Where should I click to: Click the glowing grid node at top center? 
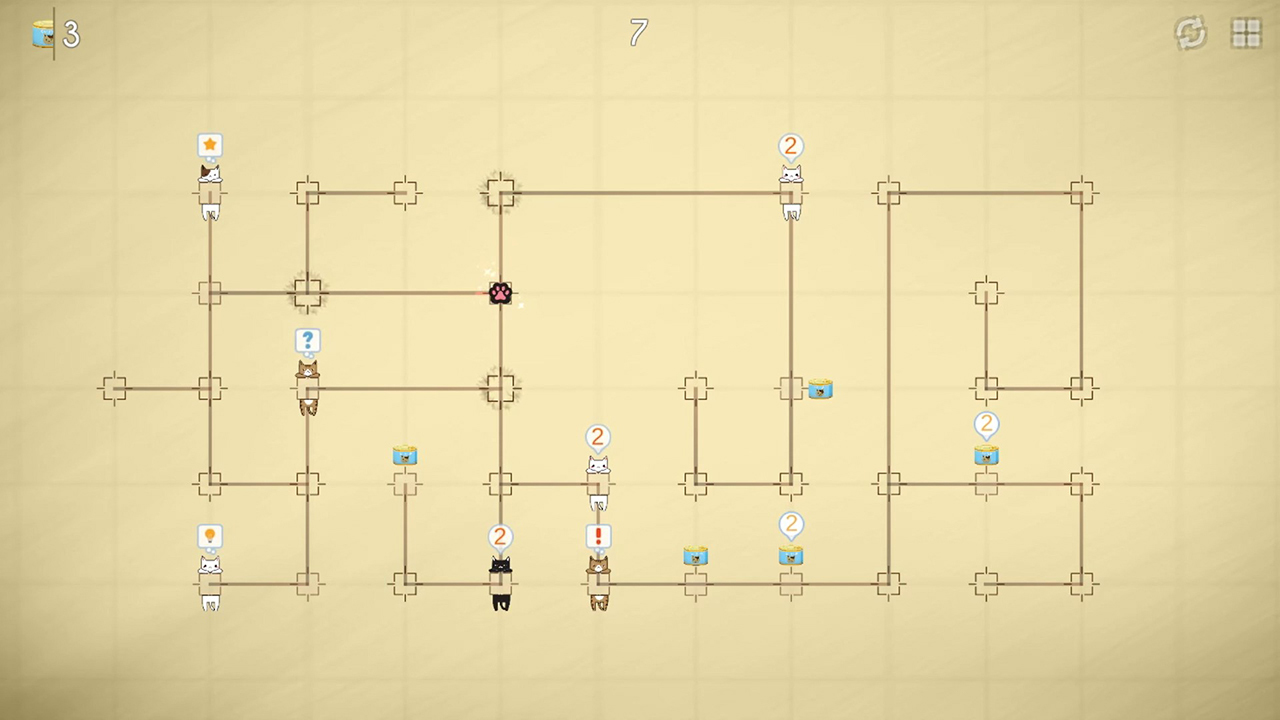[x=500, y=193]
